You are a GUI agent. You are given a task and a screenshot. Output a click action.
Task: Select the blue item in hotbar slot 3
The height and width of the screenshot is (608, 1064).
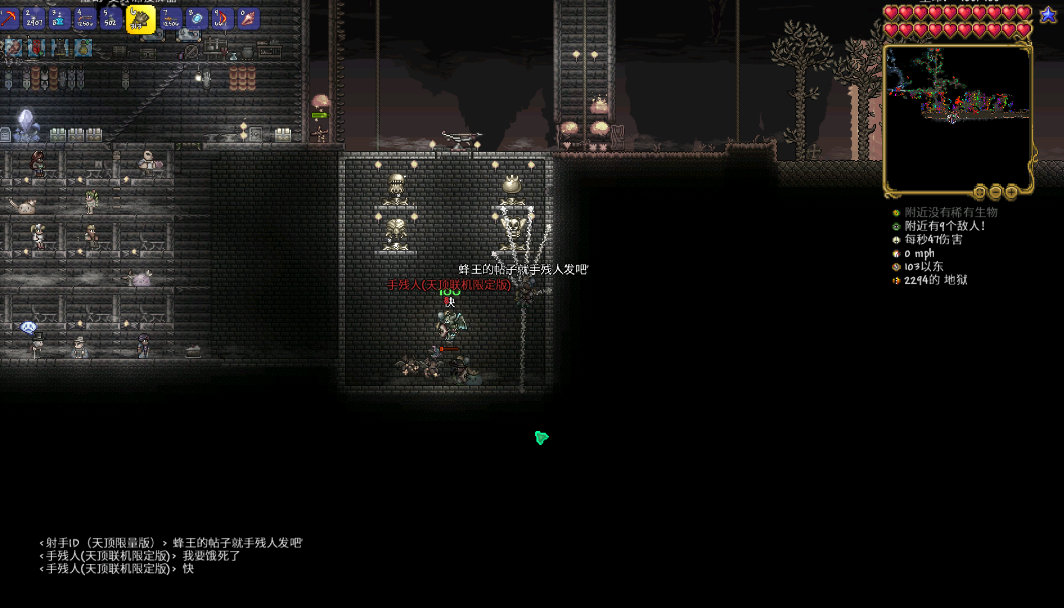pos(60,18)
